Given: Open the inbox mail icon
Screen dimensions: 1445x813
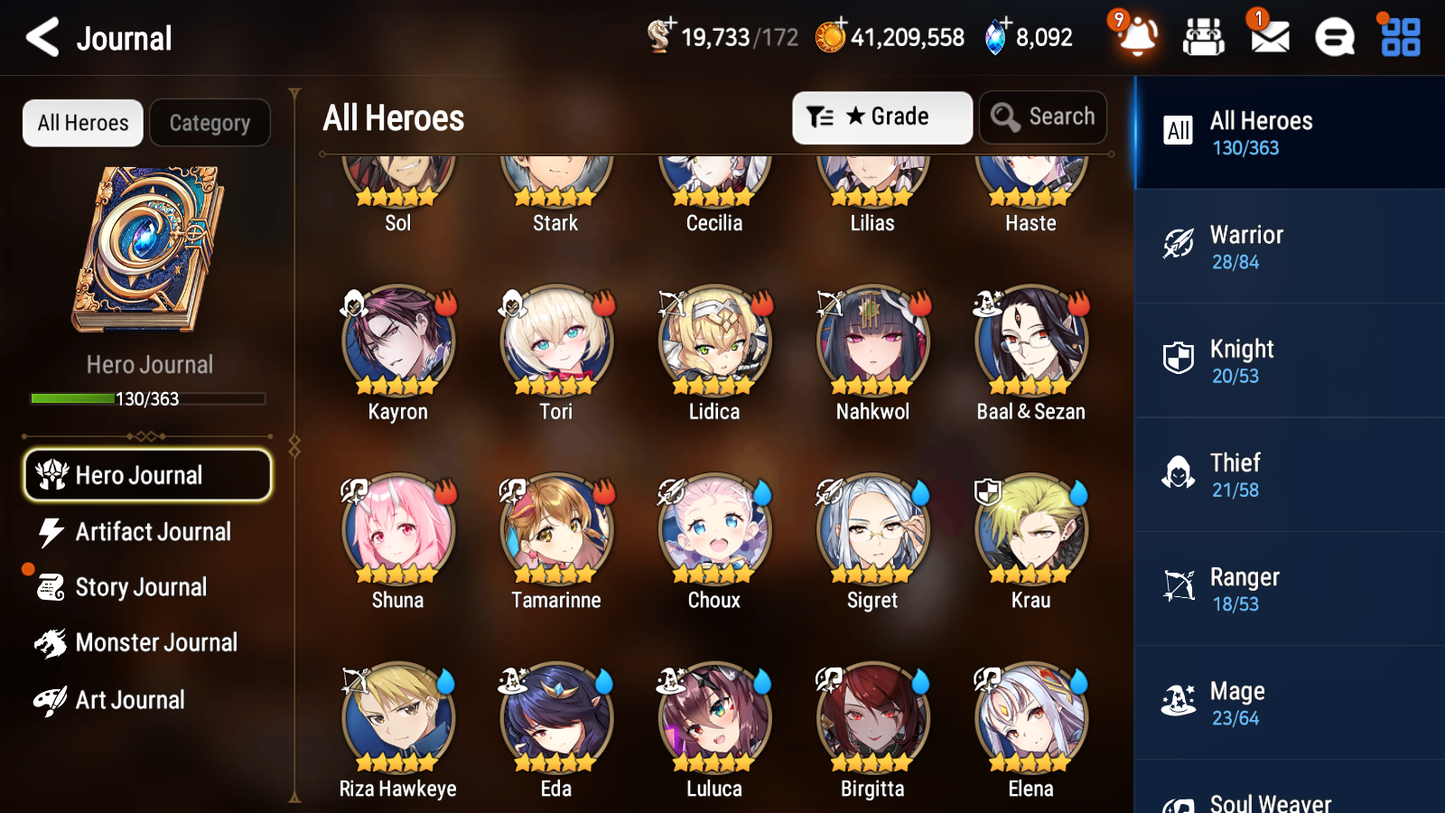Looking at the screenshot, I should coord(1267,36).
